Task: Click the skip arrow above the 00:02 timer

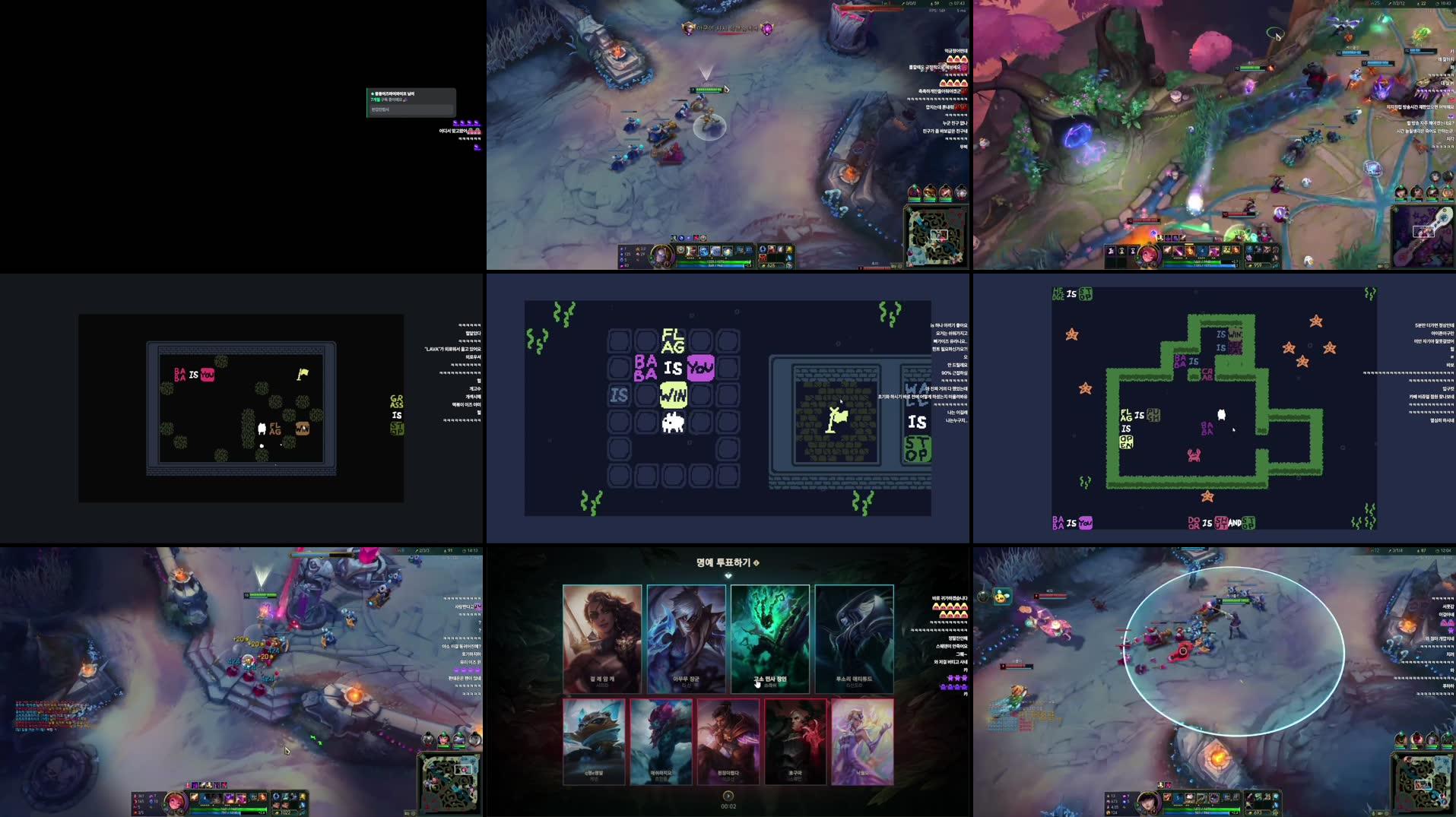Action: pyautogui.click(x=728, y=796)
